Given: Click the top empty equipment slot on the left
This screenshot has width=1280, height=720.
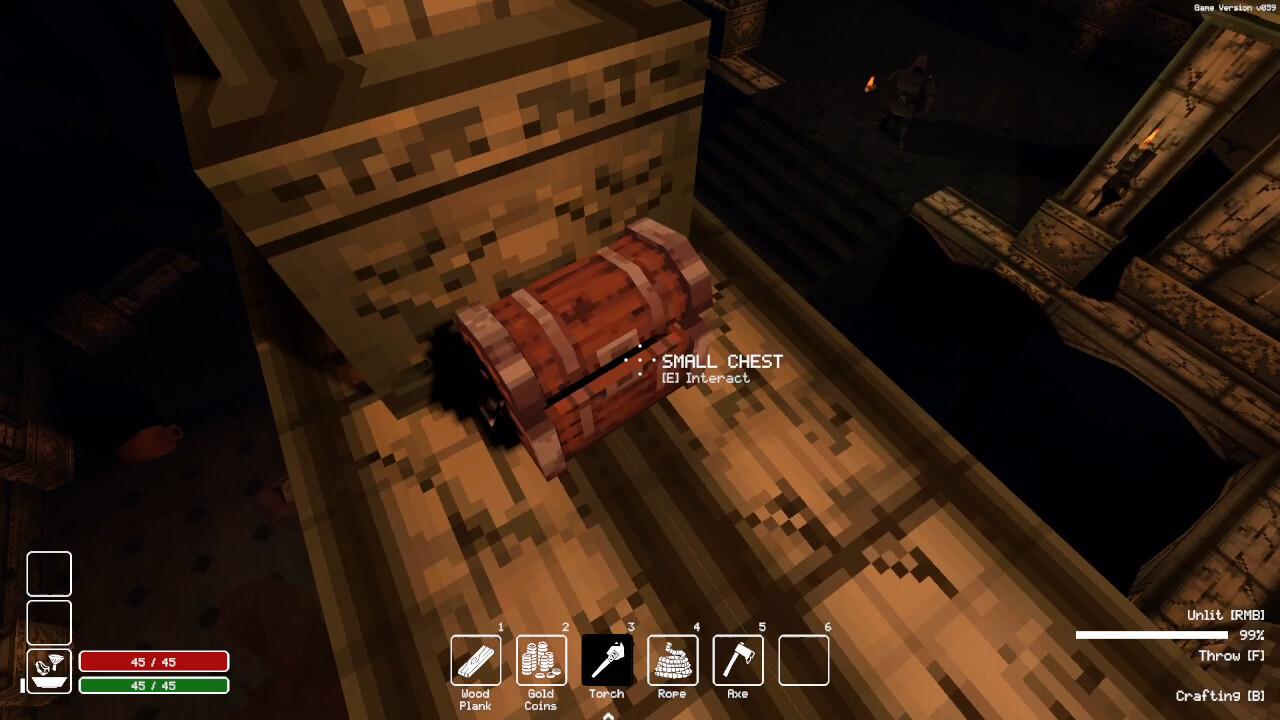Looking at the screenshot, I should coord(48,574).
